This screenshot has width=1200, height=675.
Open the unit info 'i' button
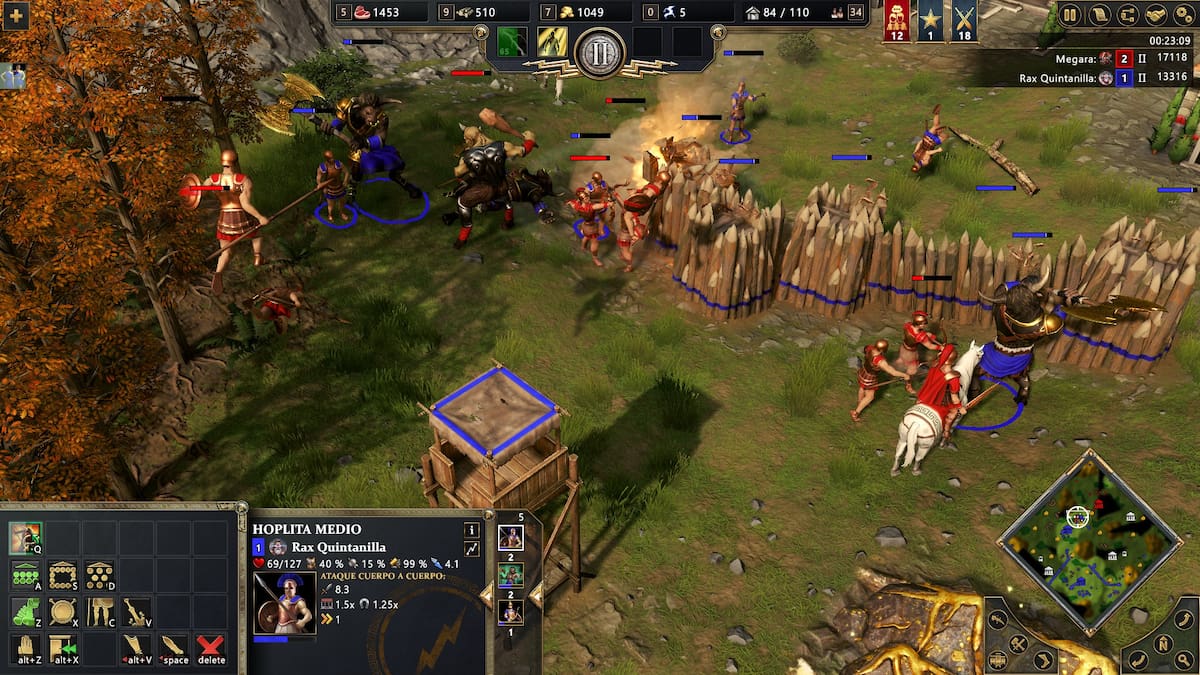click(x=471, y=530)
